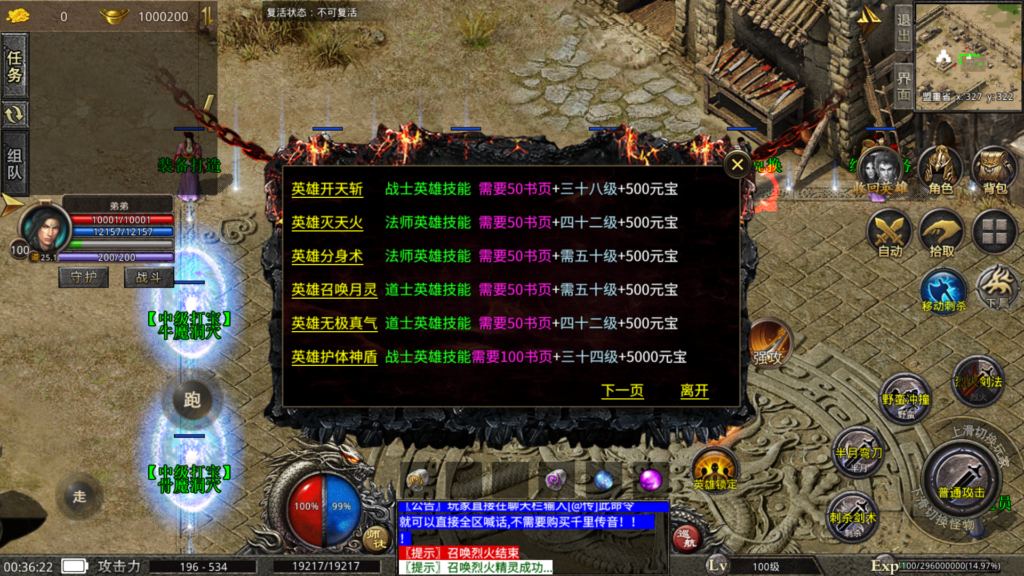
Task: Select the 英雄开天斩 skill link
Action: click(327, 188)
